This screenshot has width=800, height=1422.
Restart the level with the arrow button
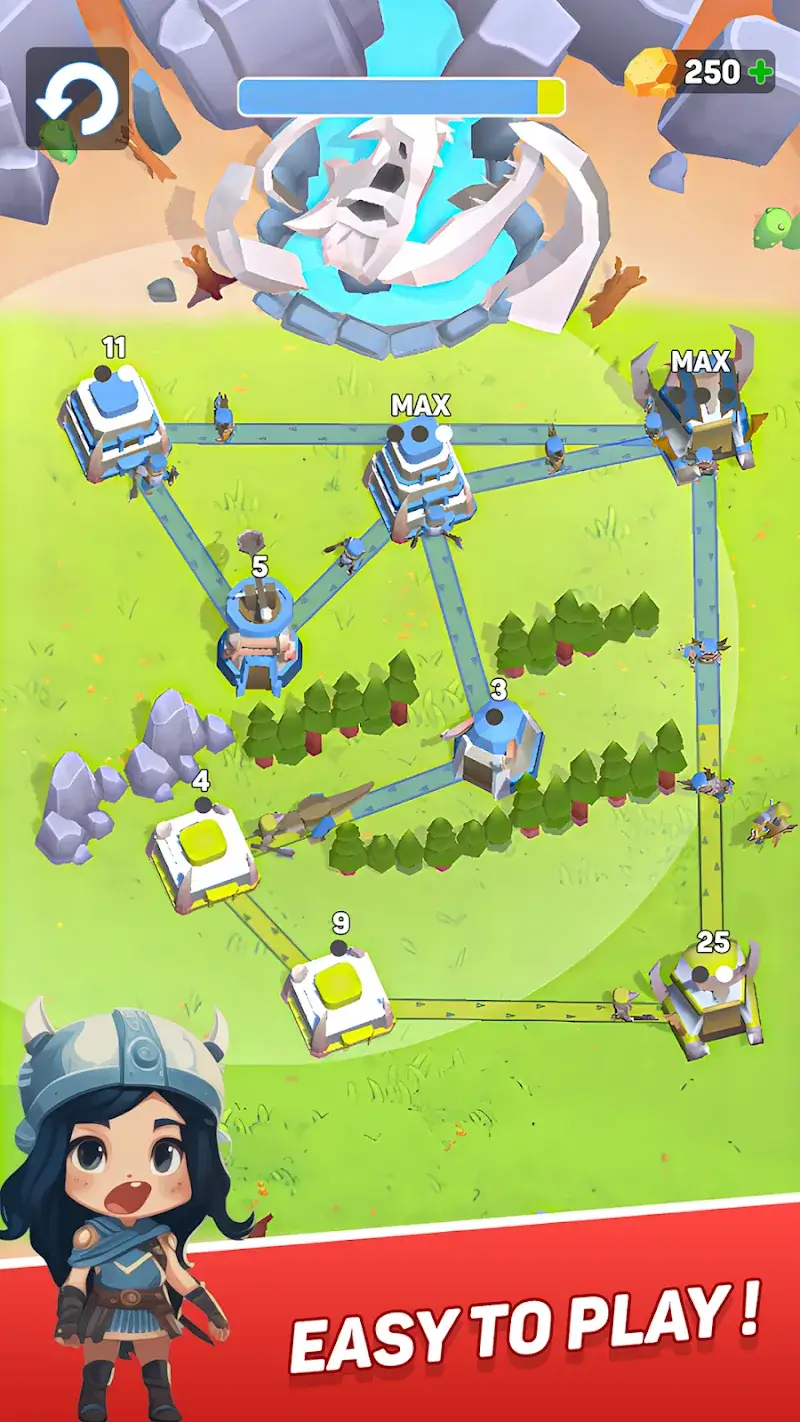point(77,98)
